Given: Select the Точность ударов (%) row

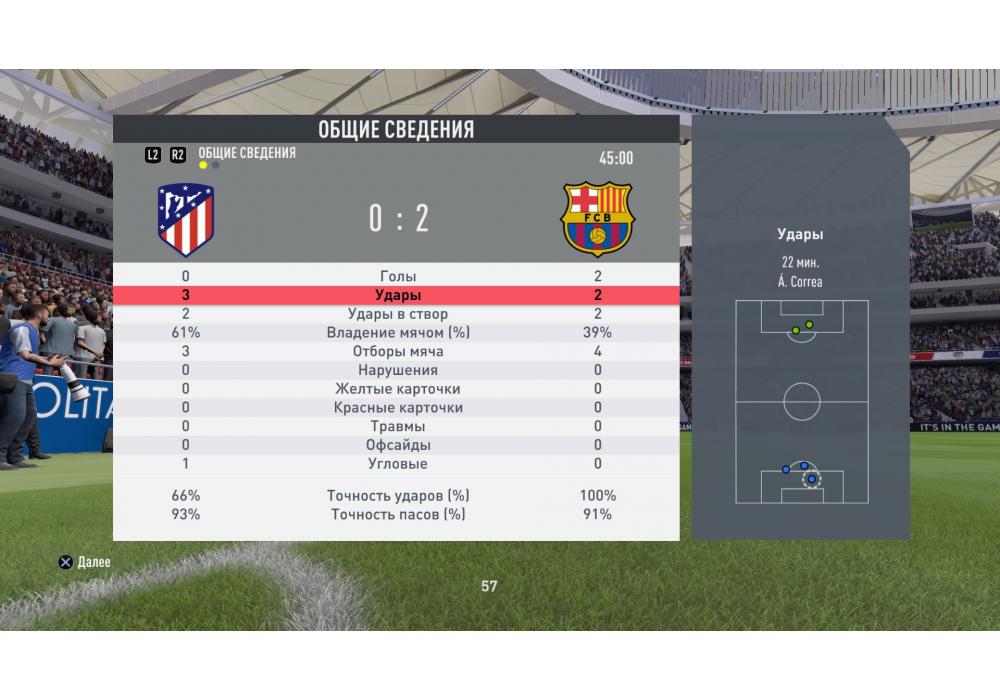Looking at the screenshot, I should (x=397, y=496).
